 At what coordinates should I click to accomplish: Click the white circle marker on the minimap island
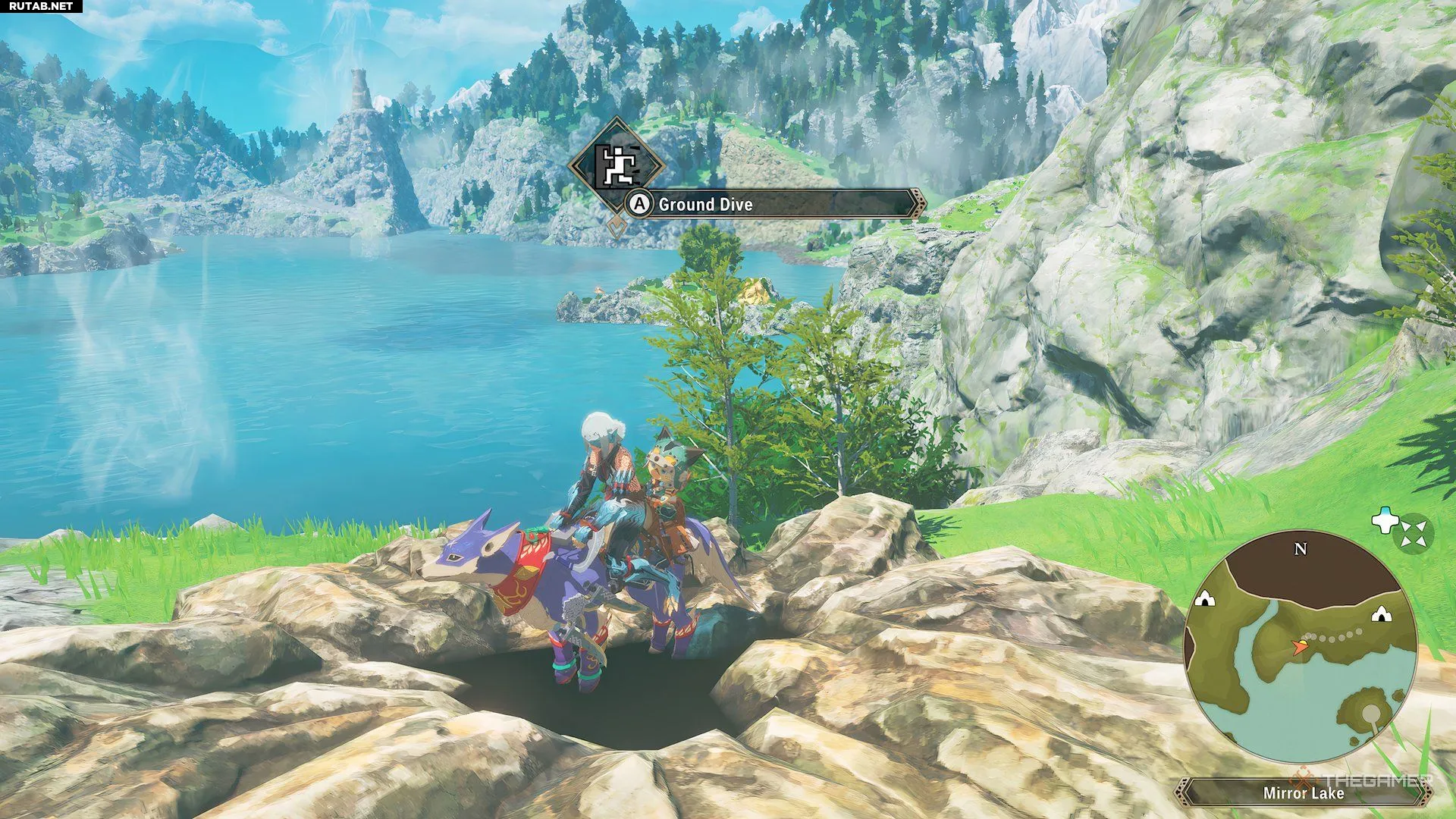coord(1371,712)
